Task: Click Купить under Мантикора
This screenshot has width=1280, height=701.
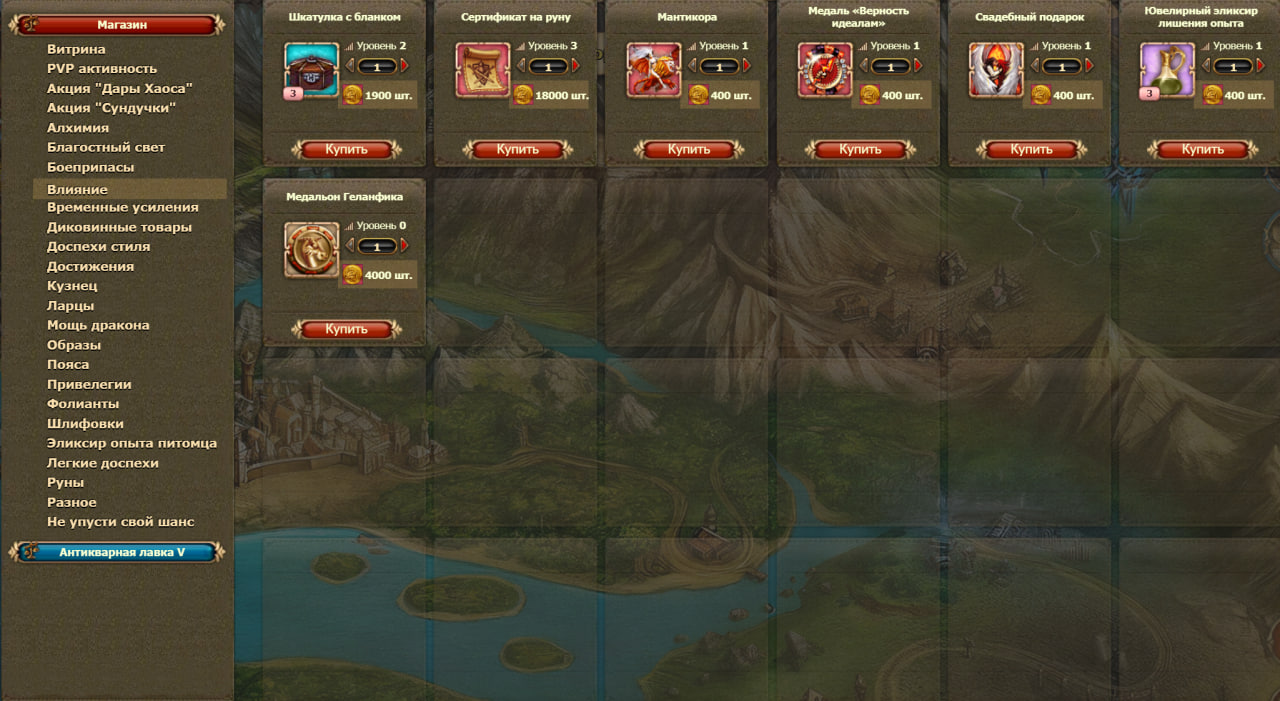Action: click(688, 150)
